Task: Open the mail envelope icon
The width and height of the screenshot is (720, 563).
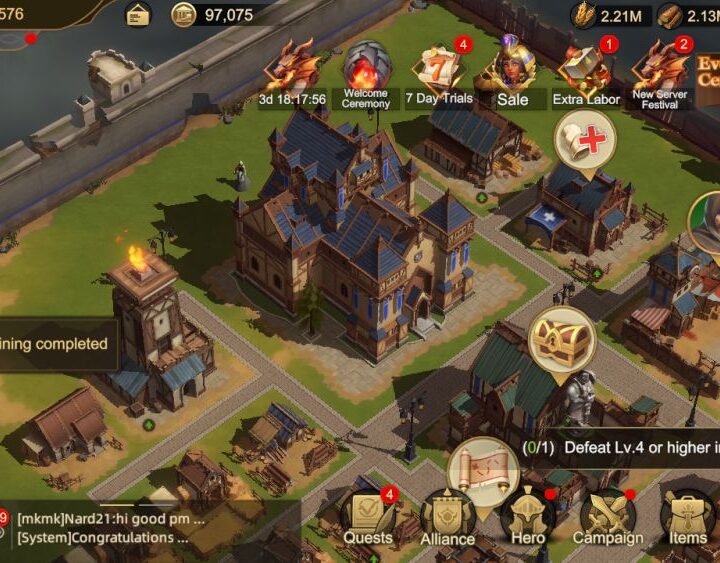Action: pos(137,14)
